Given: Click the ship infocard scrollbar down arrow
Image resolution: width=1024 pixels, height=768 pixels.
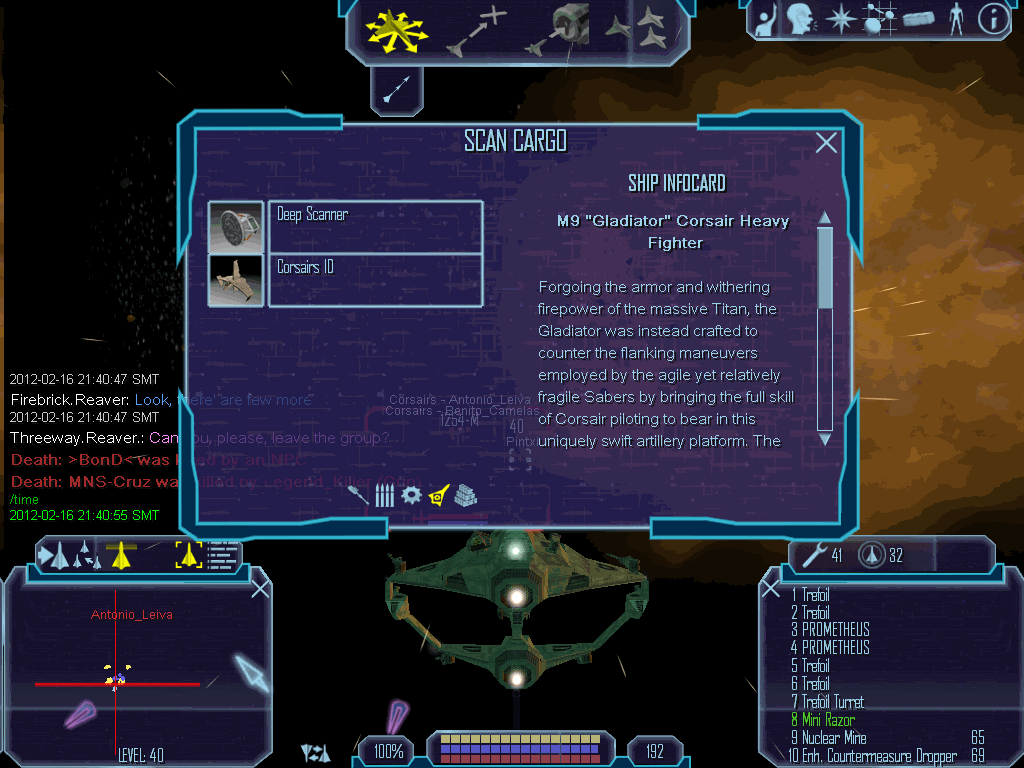Looking at the screenshot, I should [x=825, y=438].
